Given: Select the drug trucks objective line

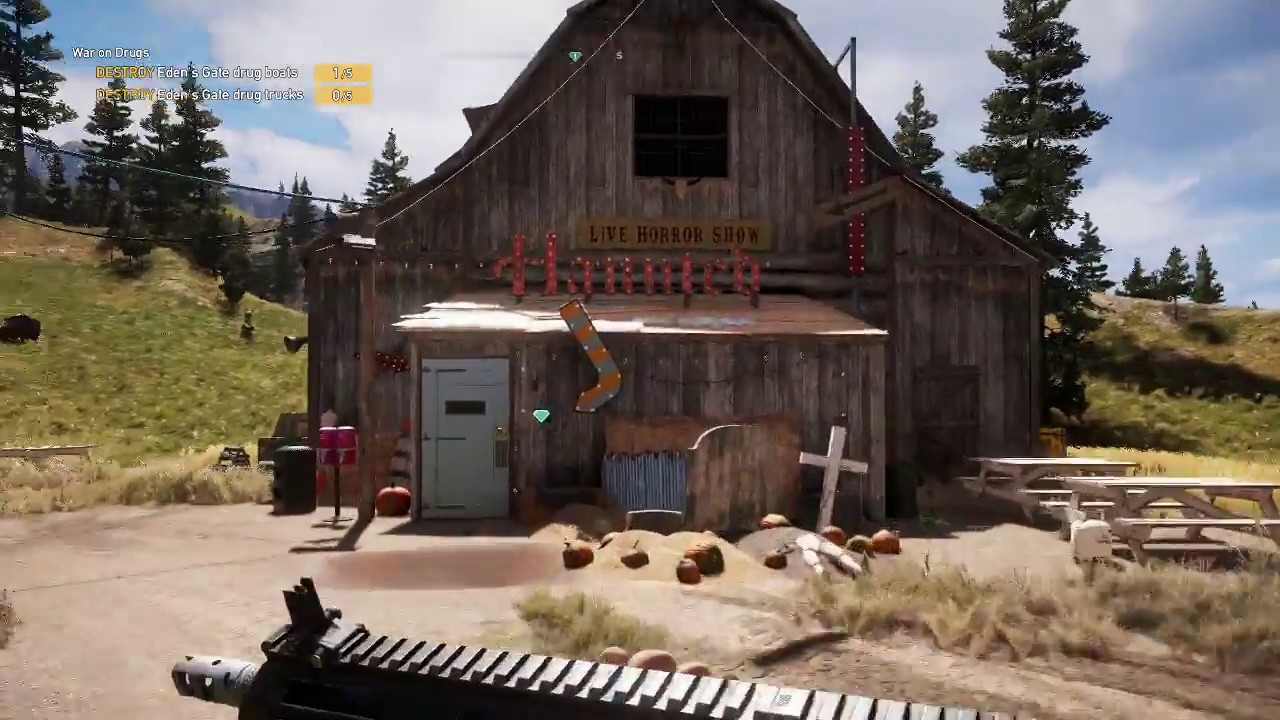Looking at the screenshot, I should (x=200, y=94).
